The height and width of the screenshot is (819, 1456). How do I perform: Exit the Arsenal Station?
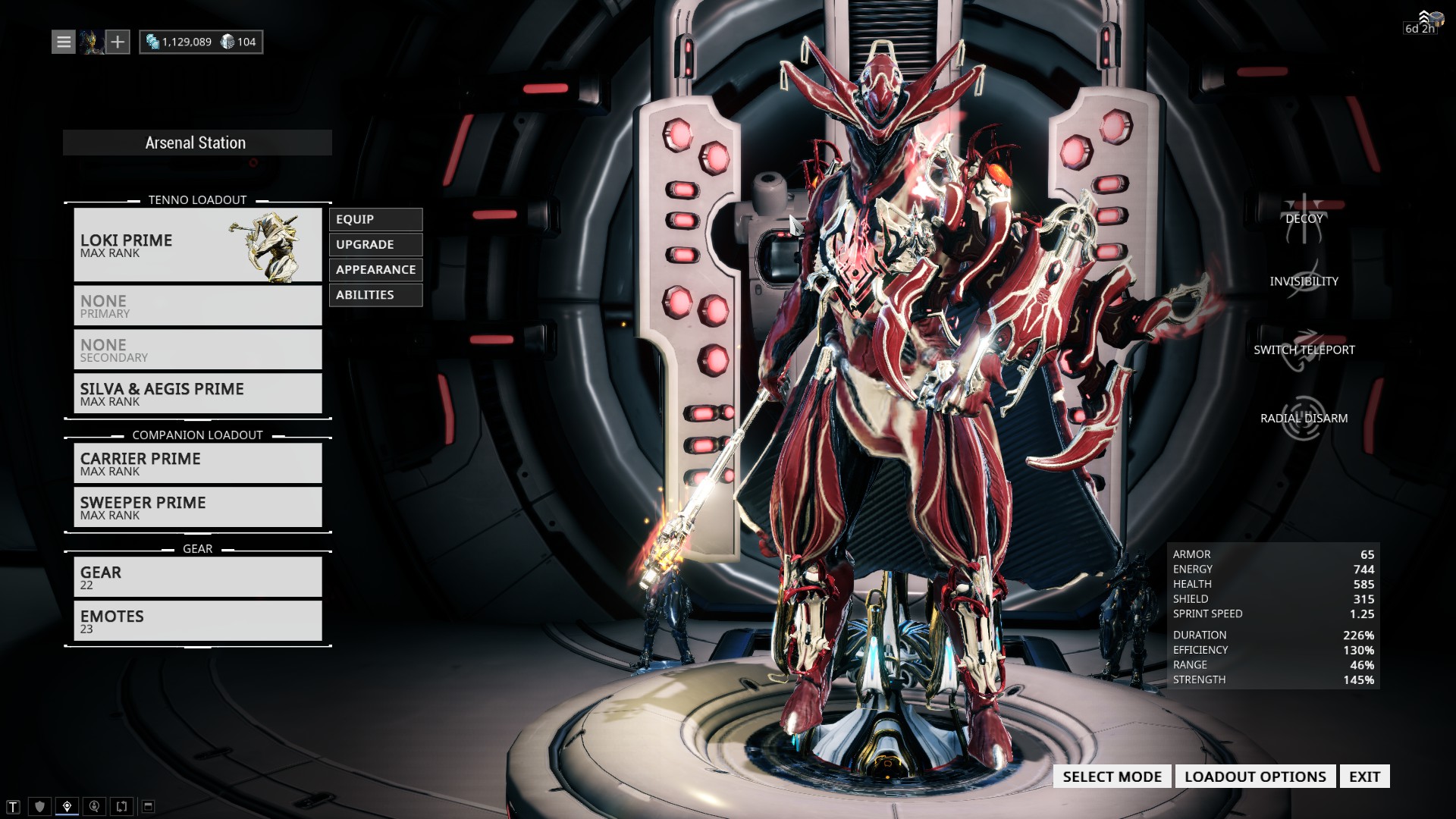click(x=1364, y=777)
